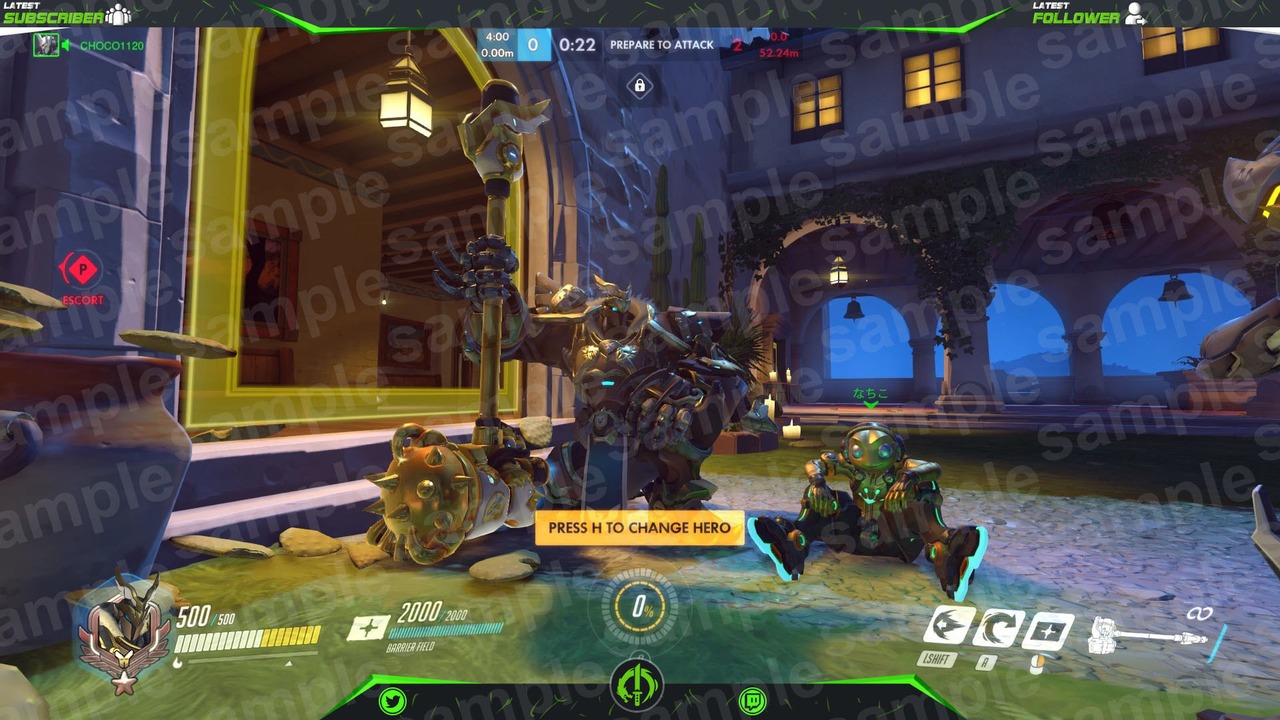Click the green dragon sword logo

(x=637, y=689)
